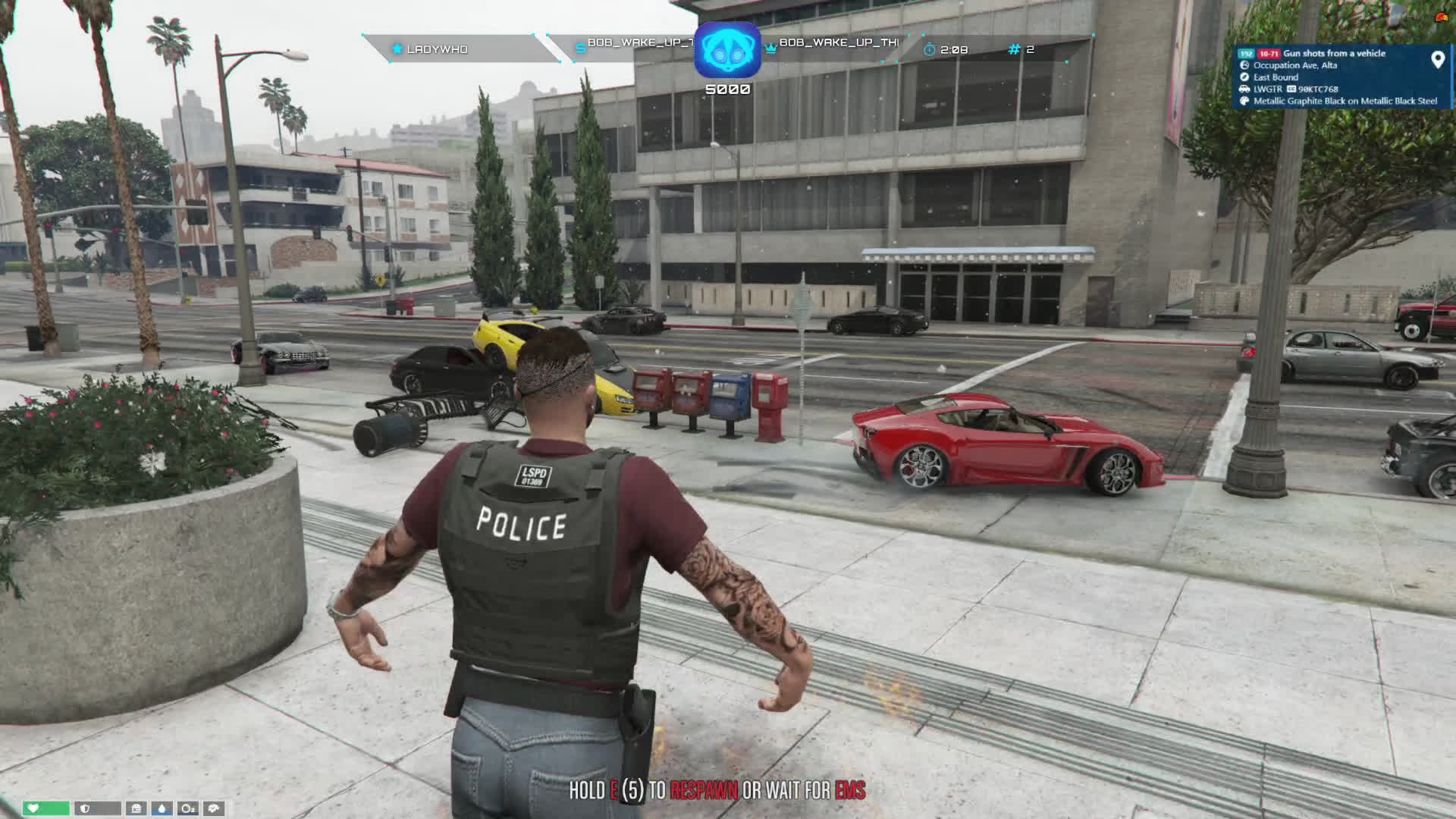Click the blue animal logo in stream overlay
Screen dimensions: 1456x819
pos(727,49)
